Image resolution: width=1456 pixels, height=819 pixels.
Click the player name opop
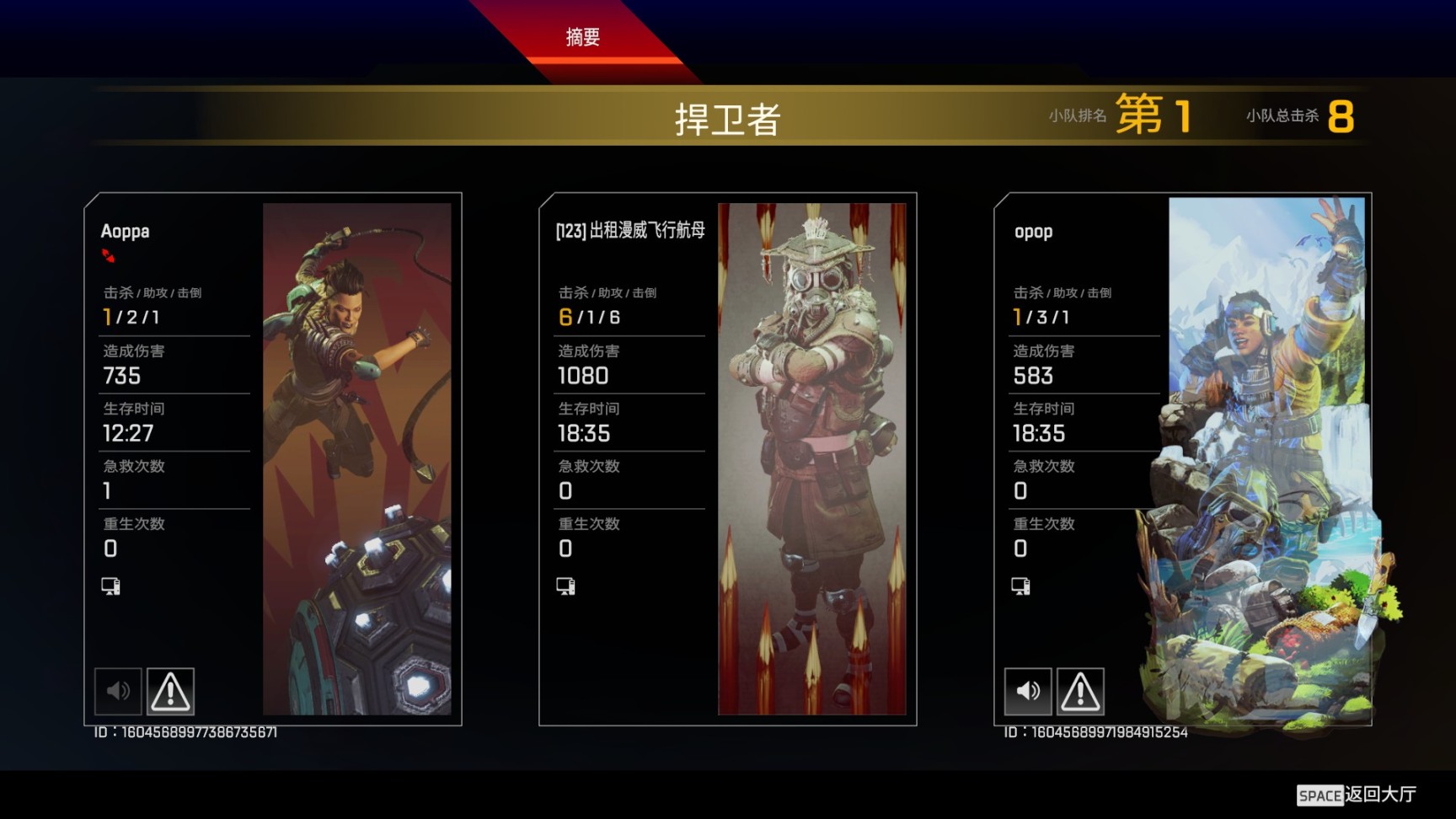point(1032,231)
